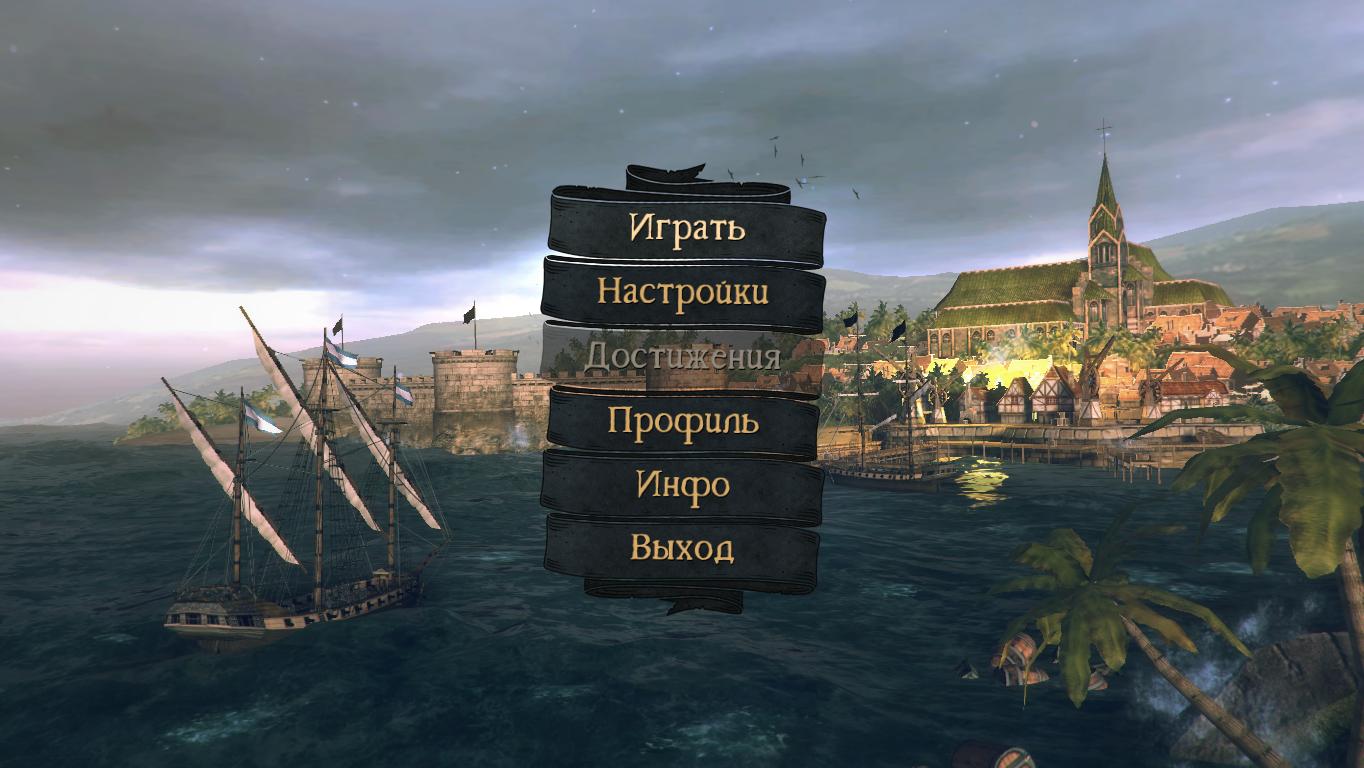
Task: Open the Настройки settings menu
Action: [x=683, y=292]
